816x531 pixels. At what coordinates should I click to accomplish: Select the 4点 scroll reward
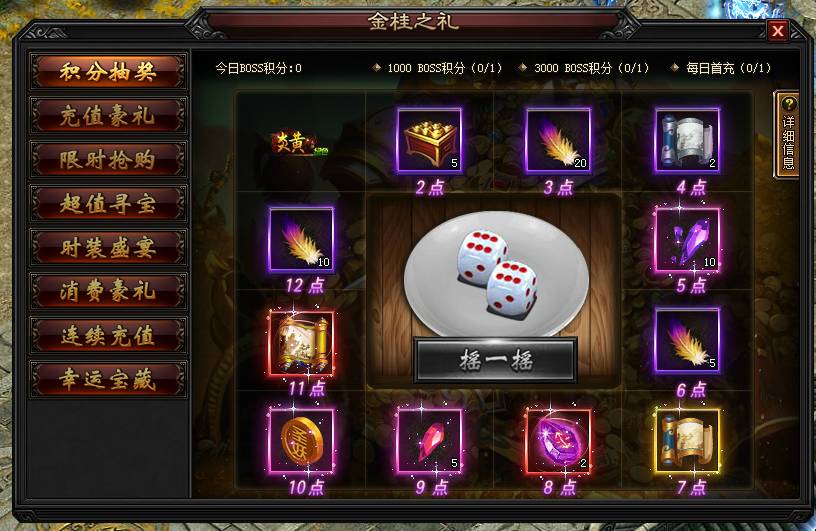(x=686, y=141)
